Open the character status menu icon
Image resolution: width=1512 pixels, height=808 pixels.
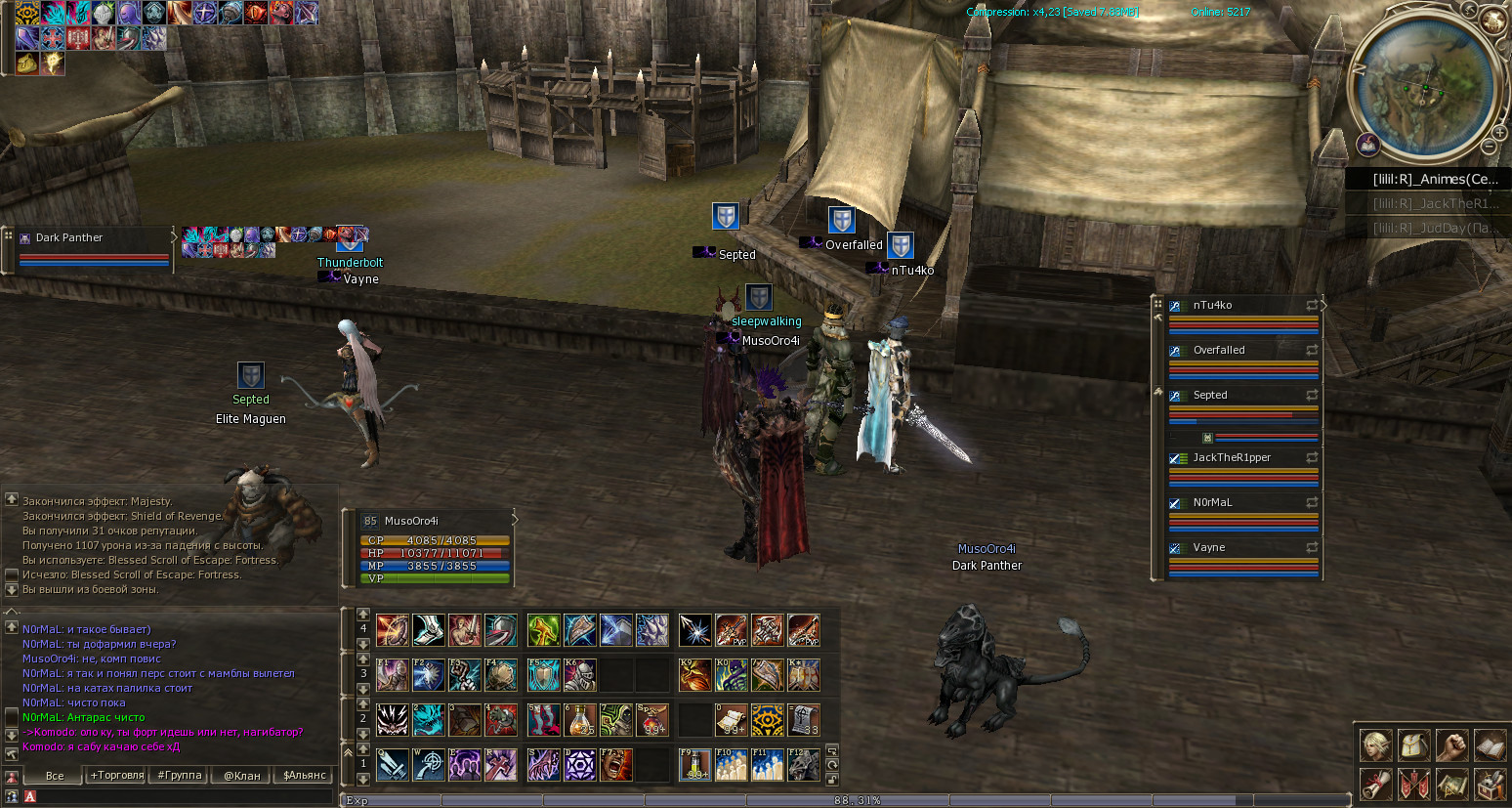pos(1377,745)
